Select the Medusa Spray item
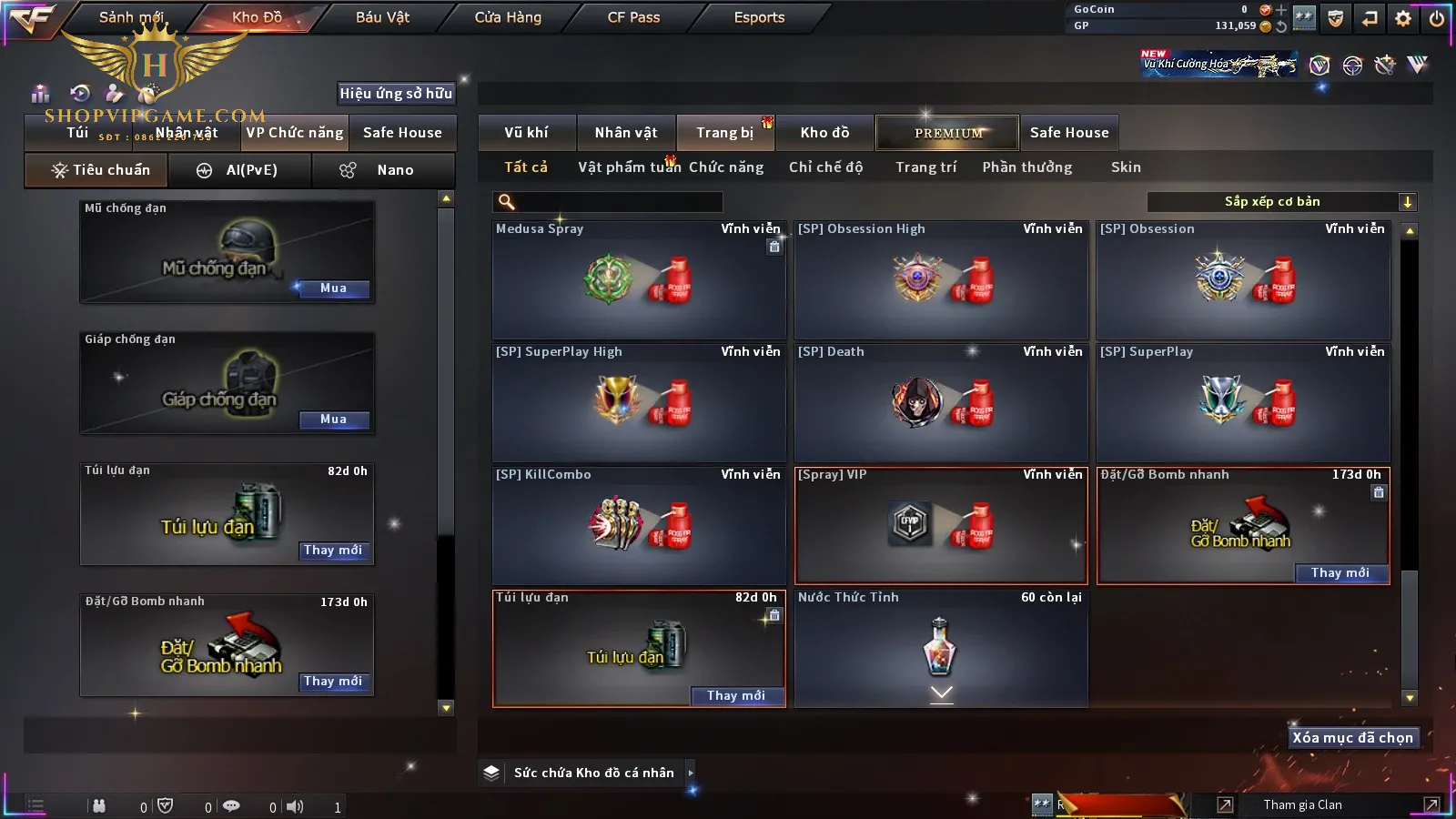This screenshot has width=1456, height=819. pos(638,280)
